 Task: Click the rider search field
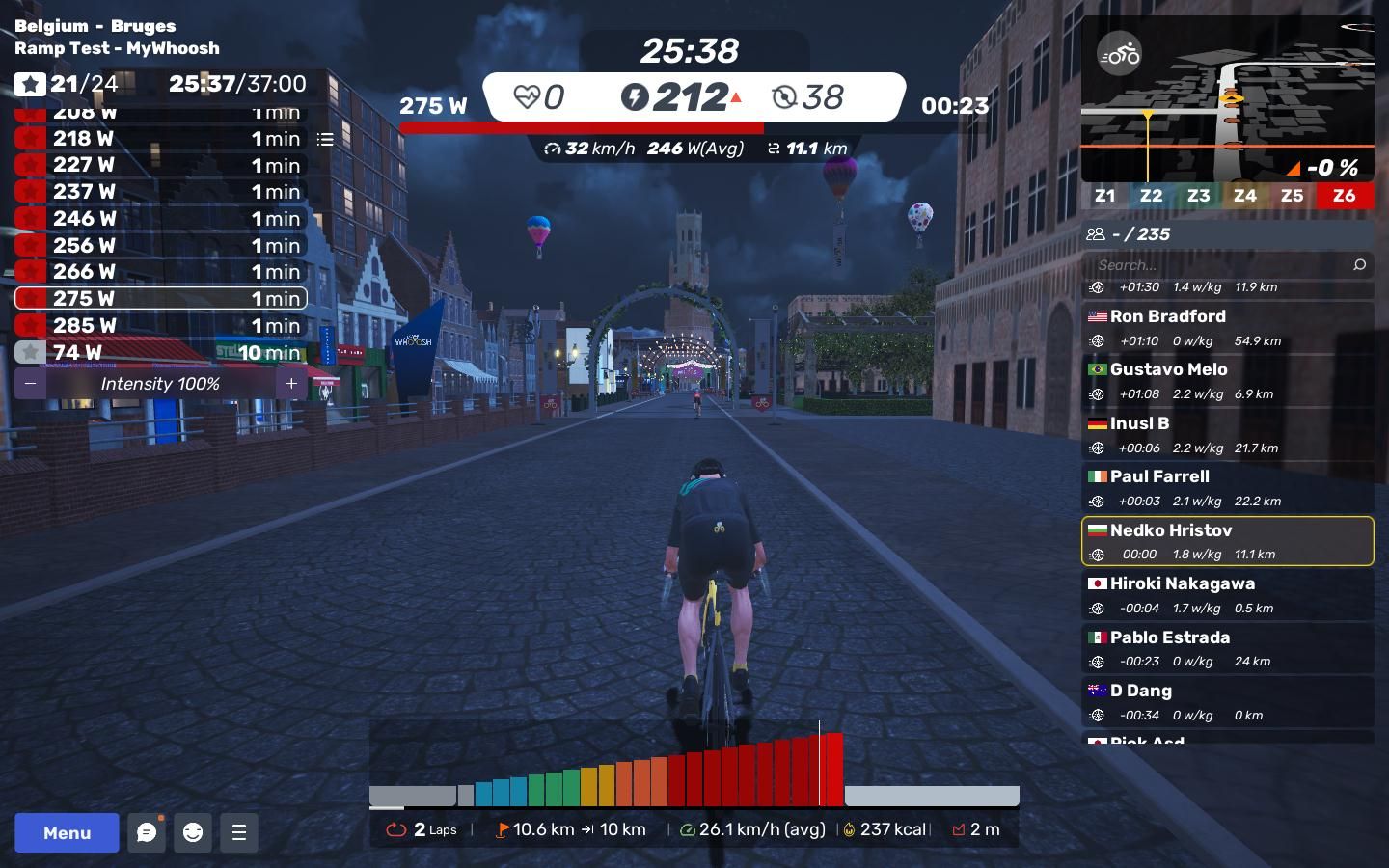coord(1220,264)
